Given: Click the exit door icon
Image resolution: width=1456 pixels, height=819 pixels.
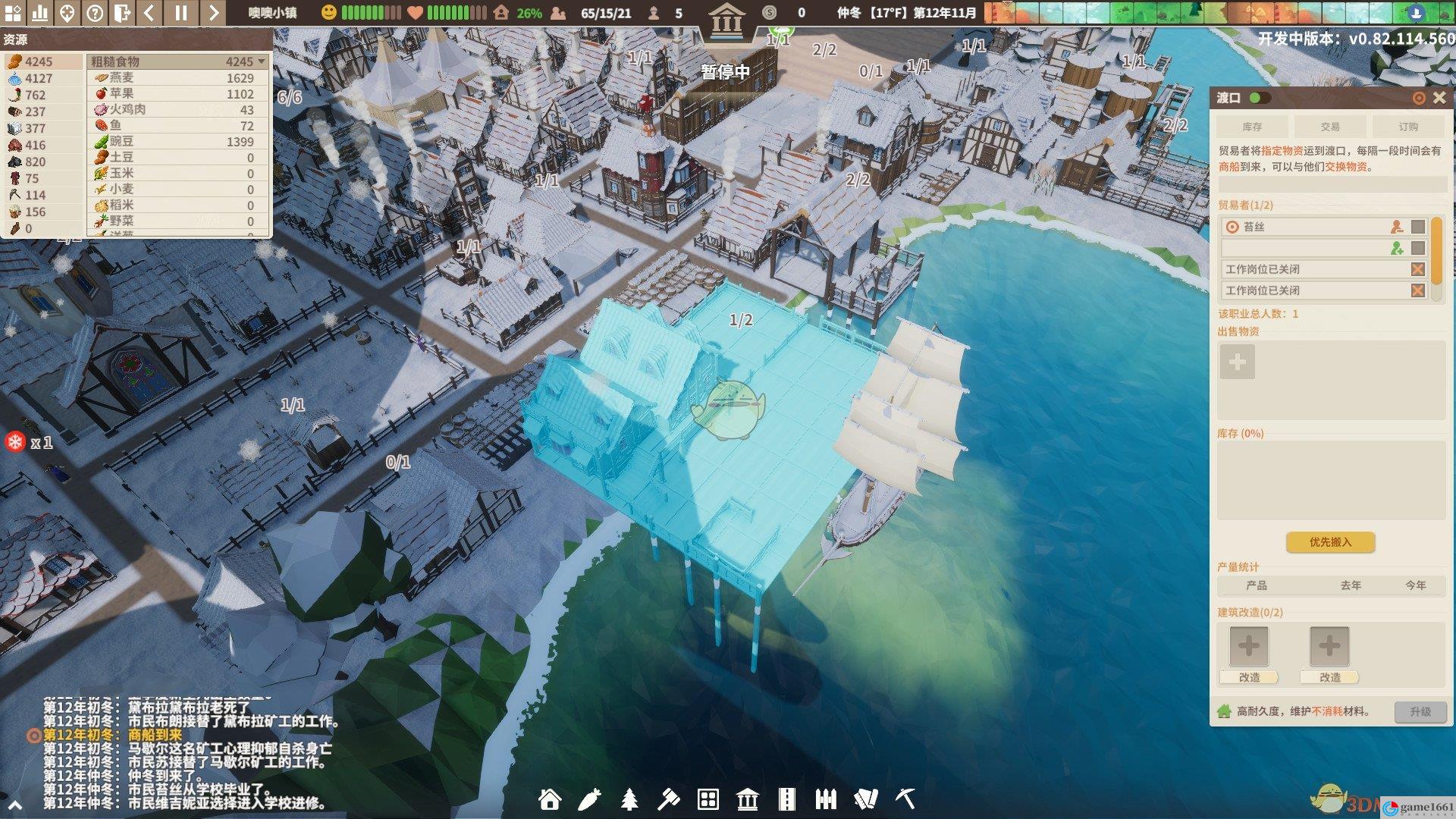Looking at the screenshot, I should pos(121,12).
